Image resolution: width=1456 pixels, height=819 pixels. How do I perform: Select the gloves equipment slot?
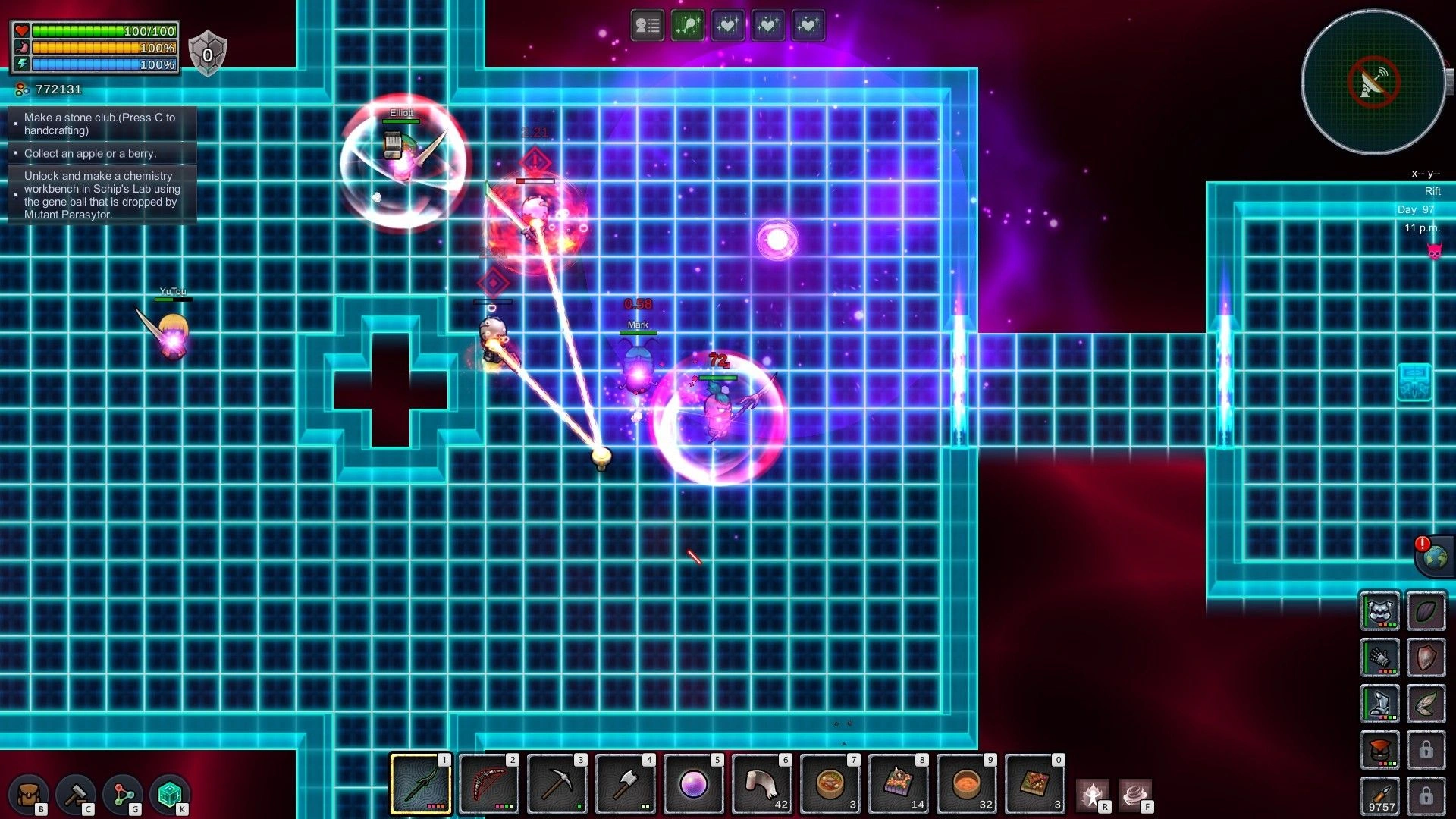(1379, 657)
